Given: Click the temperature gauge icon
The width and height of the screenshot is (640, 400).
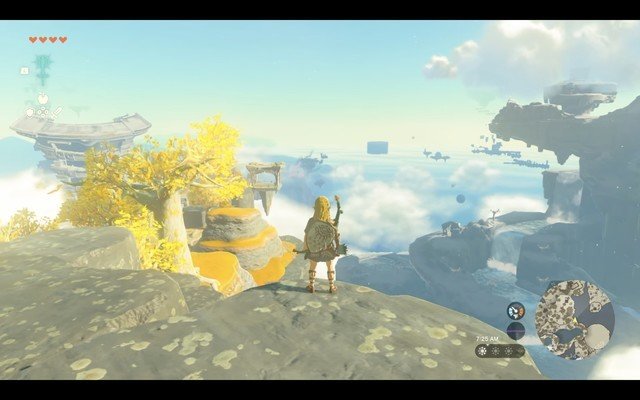Looking at the screenshot, I should click(516, 311).
